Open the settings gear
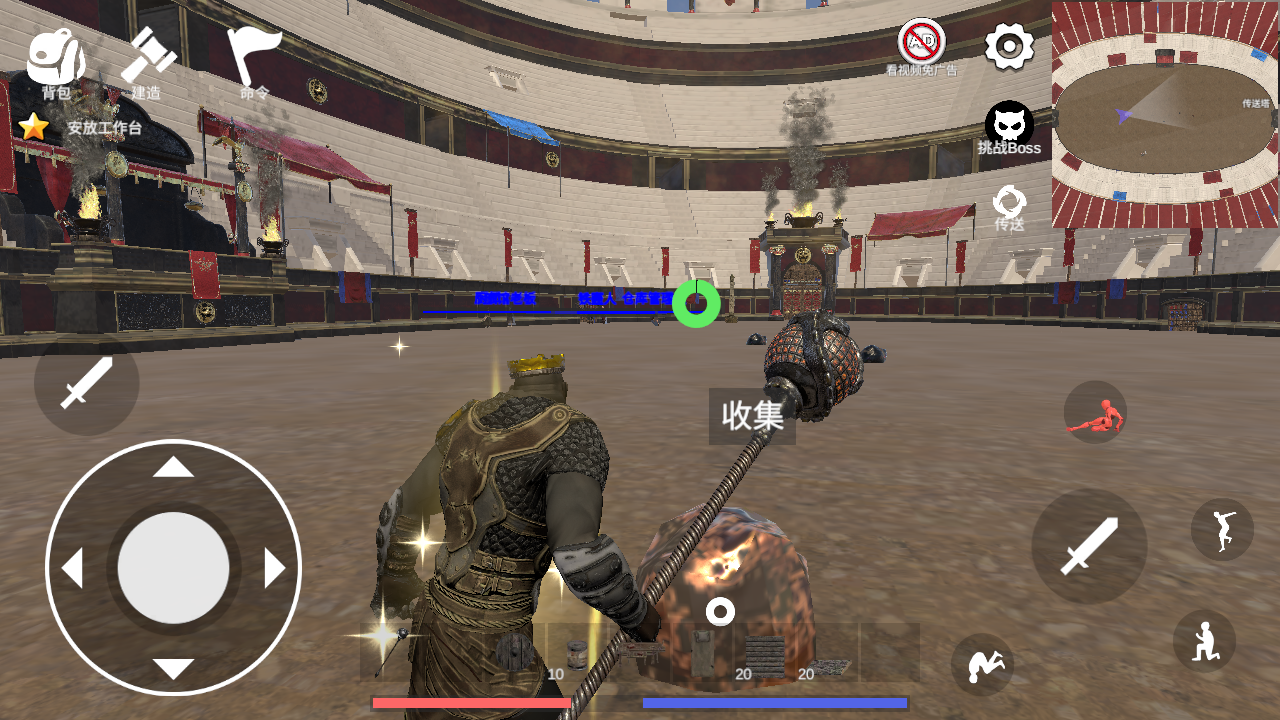The width and height of the screenshot is (1280, 720). [1009, 46]
